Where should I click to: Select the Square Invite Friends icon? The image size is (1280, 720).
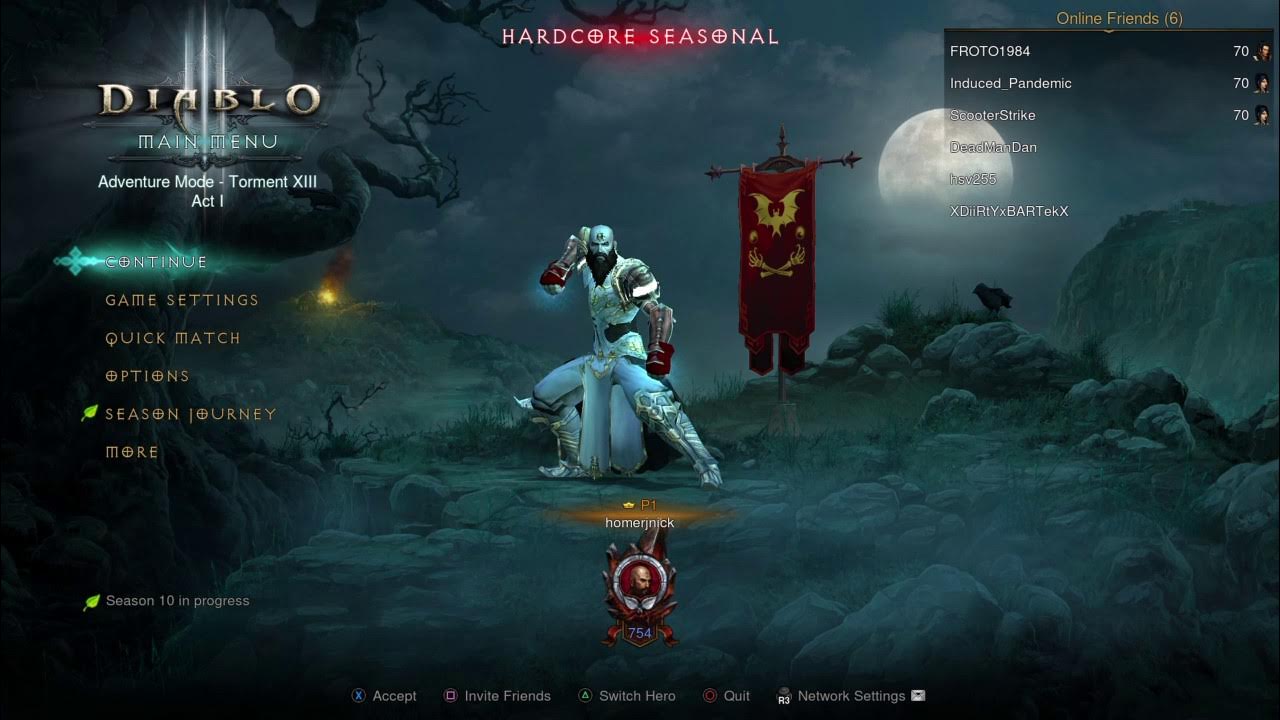point(451,695)
